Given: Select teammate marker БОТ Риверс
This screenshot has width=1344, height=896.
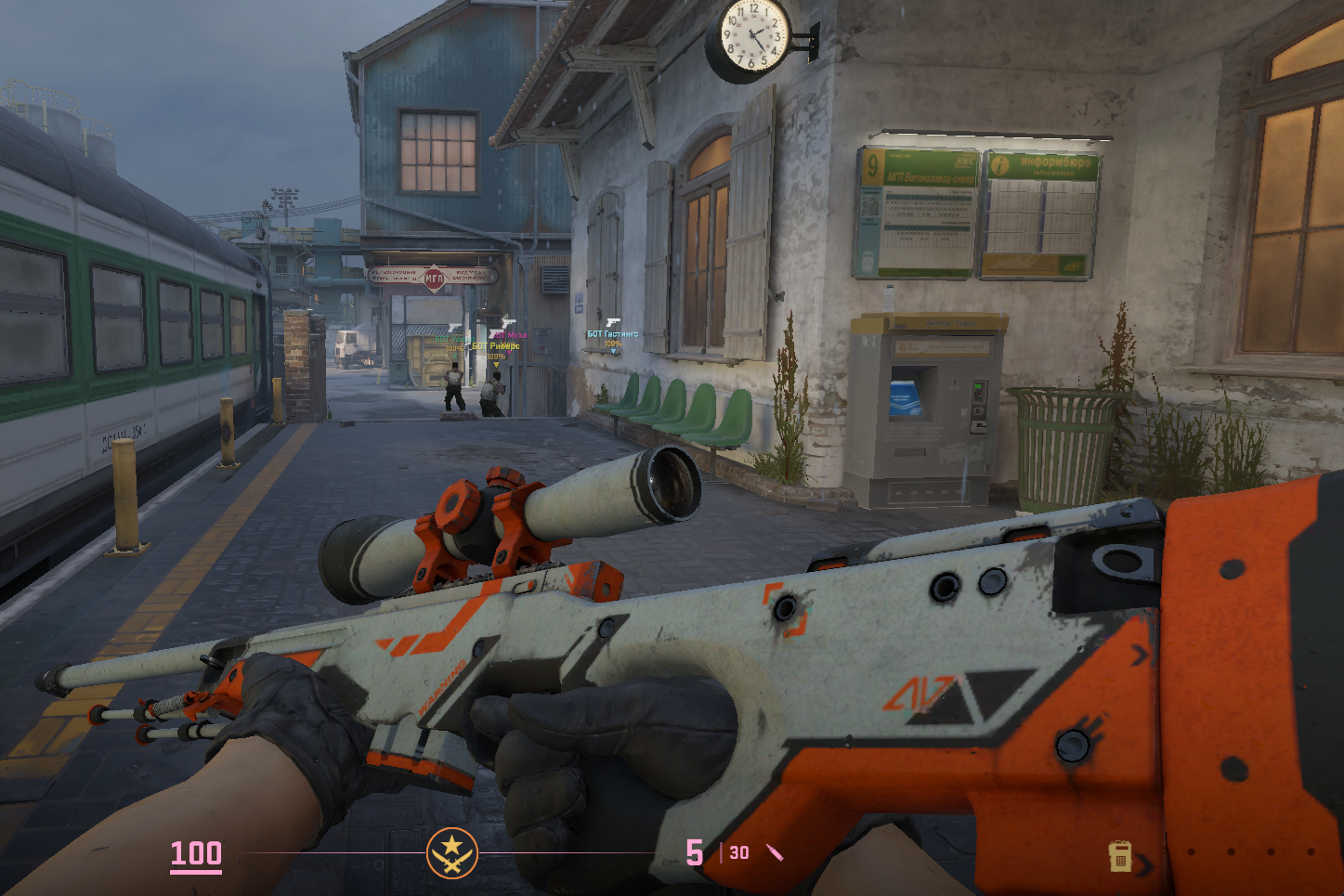Looking at the screenshot, I should [496, 346].
